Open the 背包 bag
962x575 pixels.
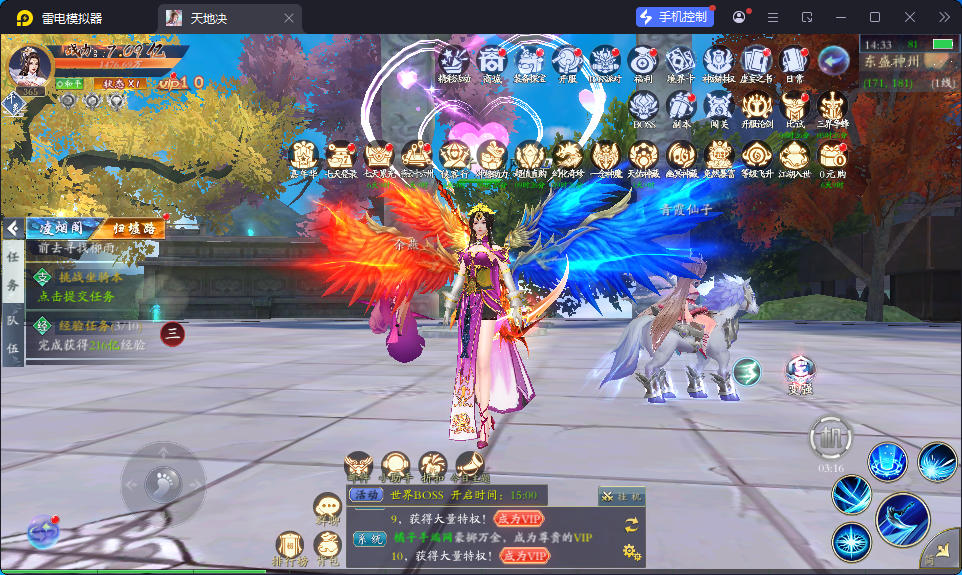point(327,545)
